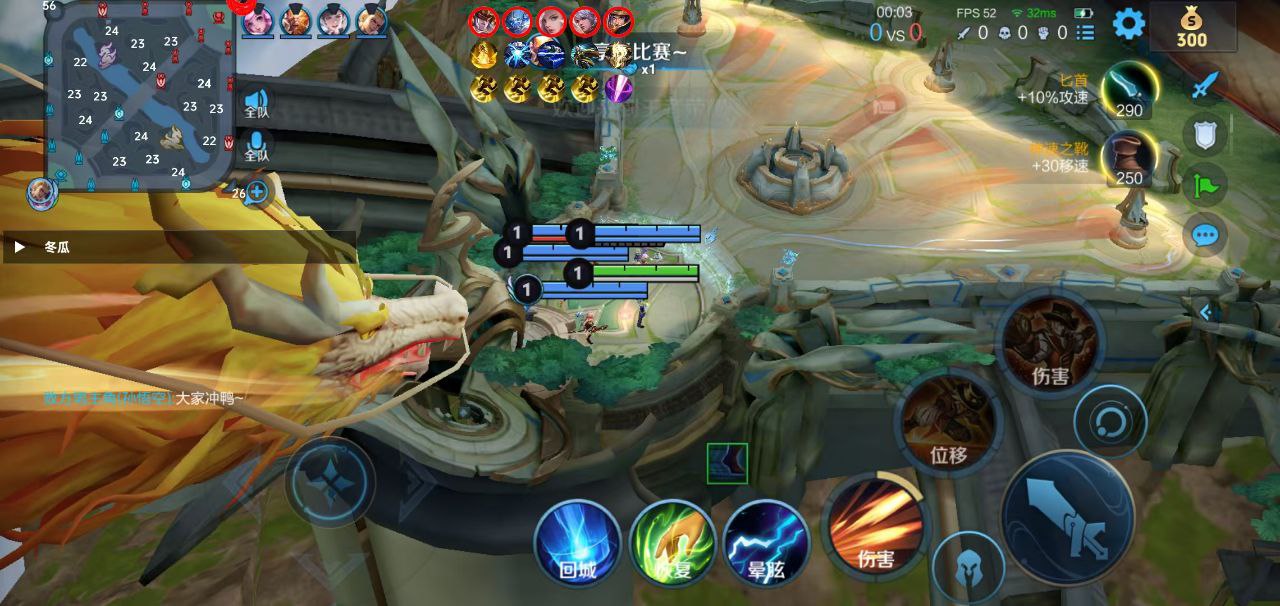Send the green flag gather signal

pos(1205,185)
